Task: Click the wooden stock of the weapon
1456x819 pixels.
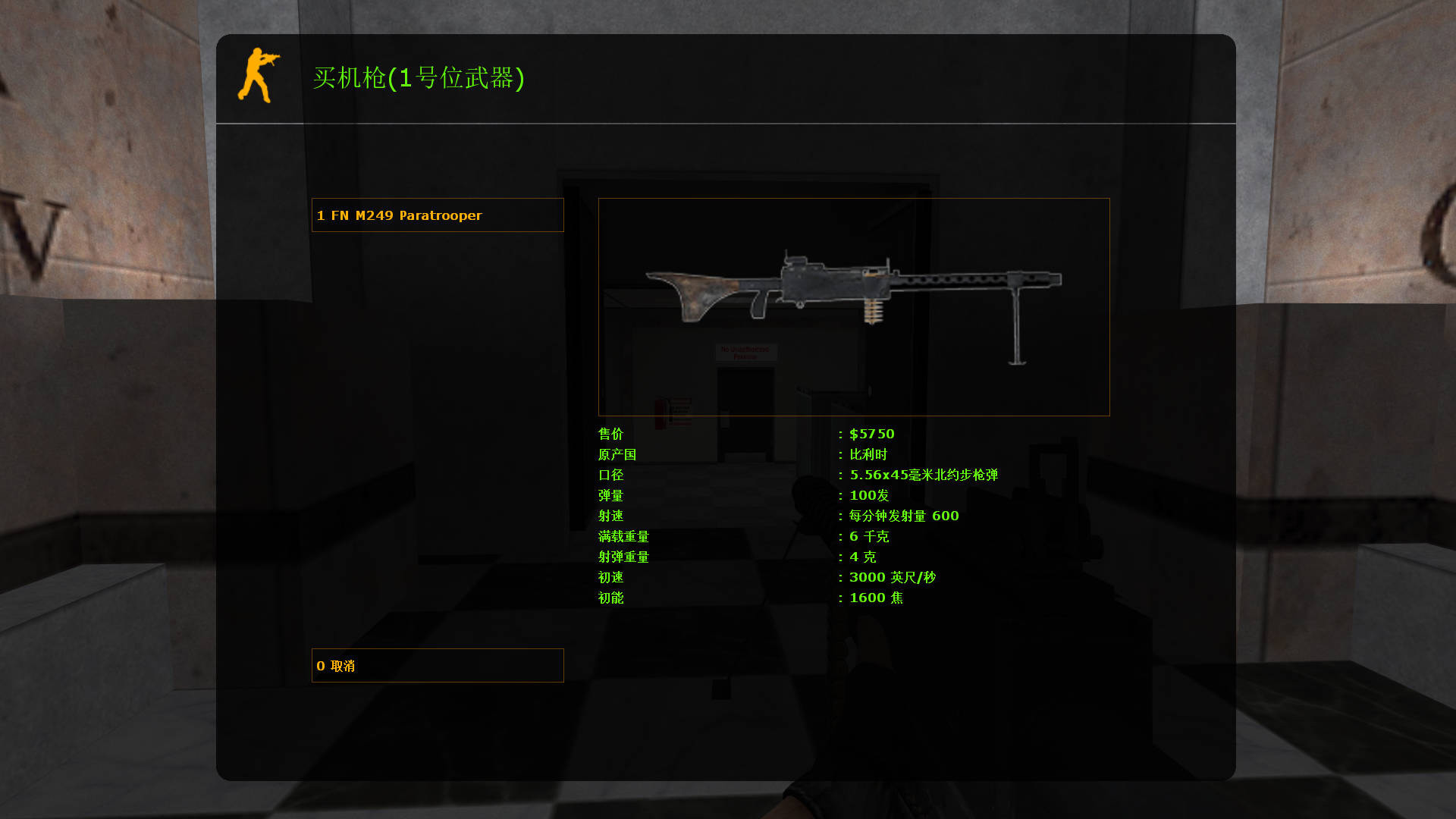Action: [698, 292]
